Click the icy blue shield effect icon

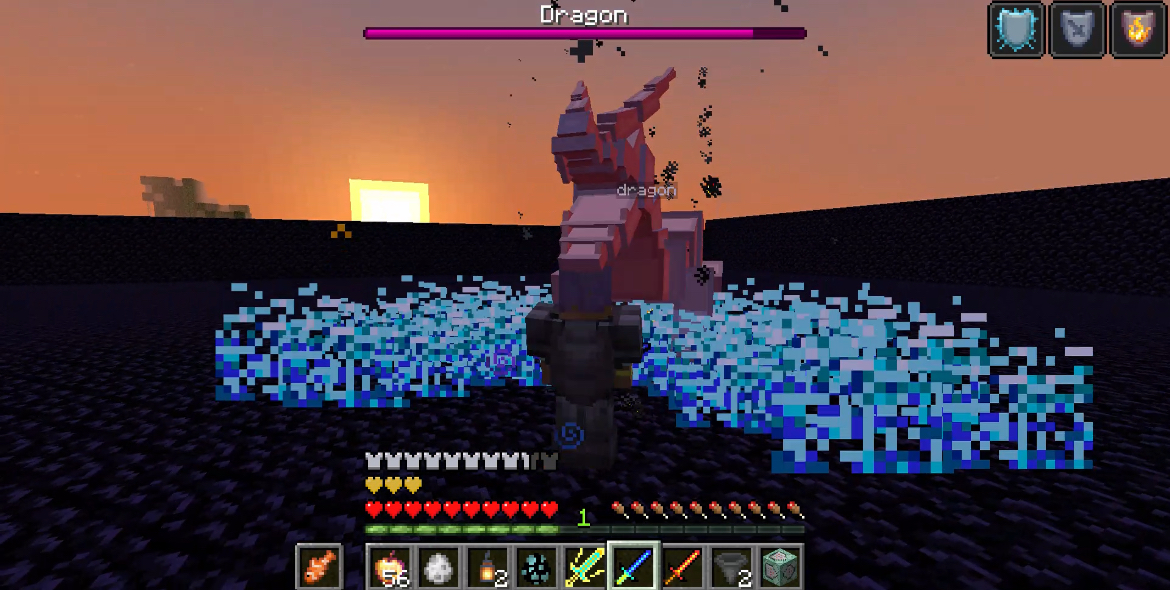(1017, 30)
